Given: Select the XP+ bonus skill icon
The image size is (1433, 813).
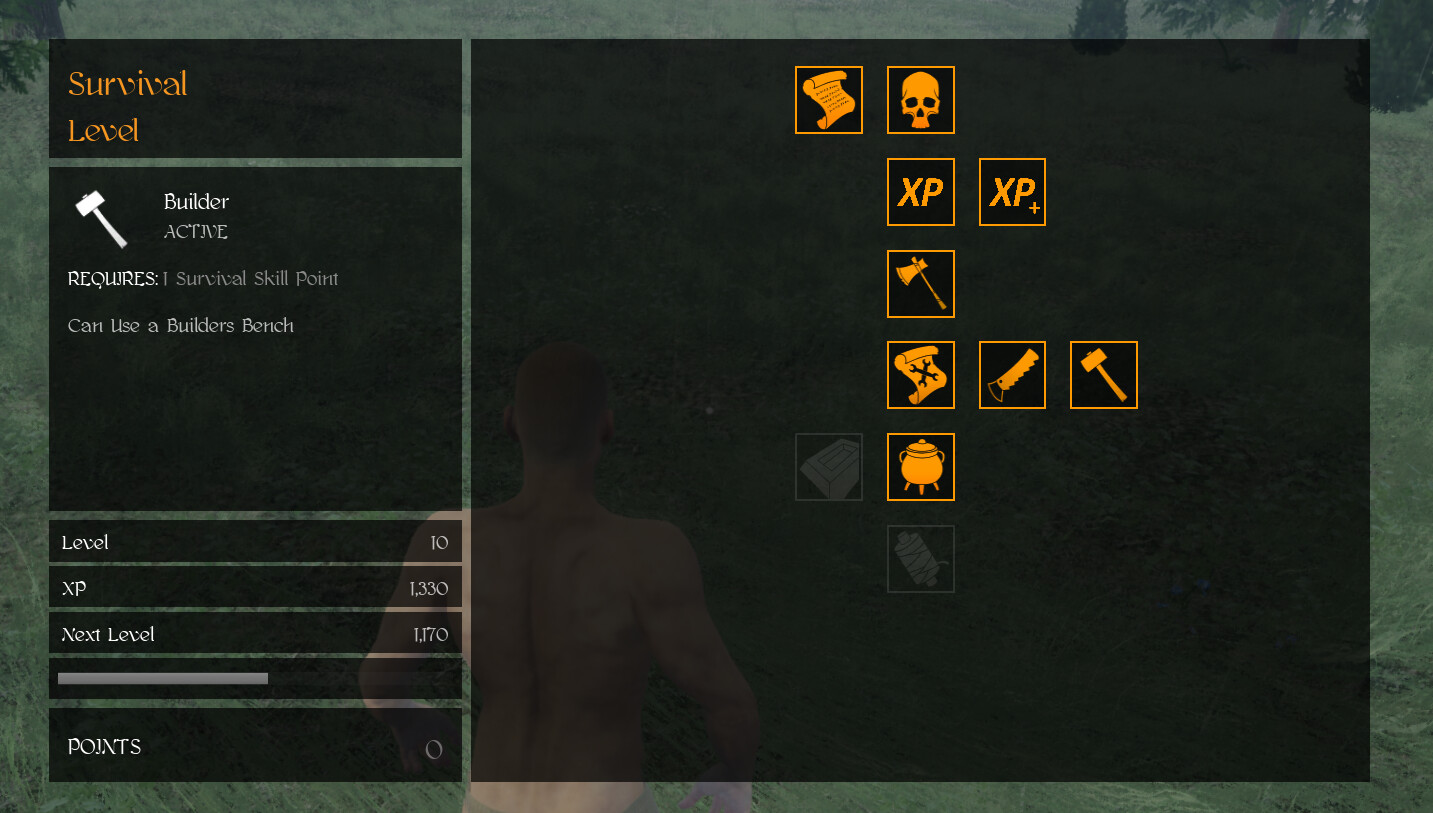Looking at the screenshot, I should (1012, 191).
